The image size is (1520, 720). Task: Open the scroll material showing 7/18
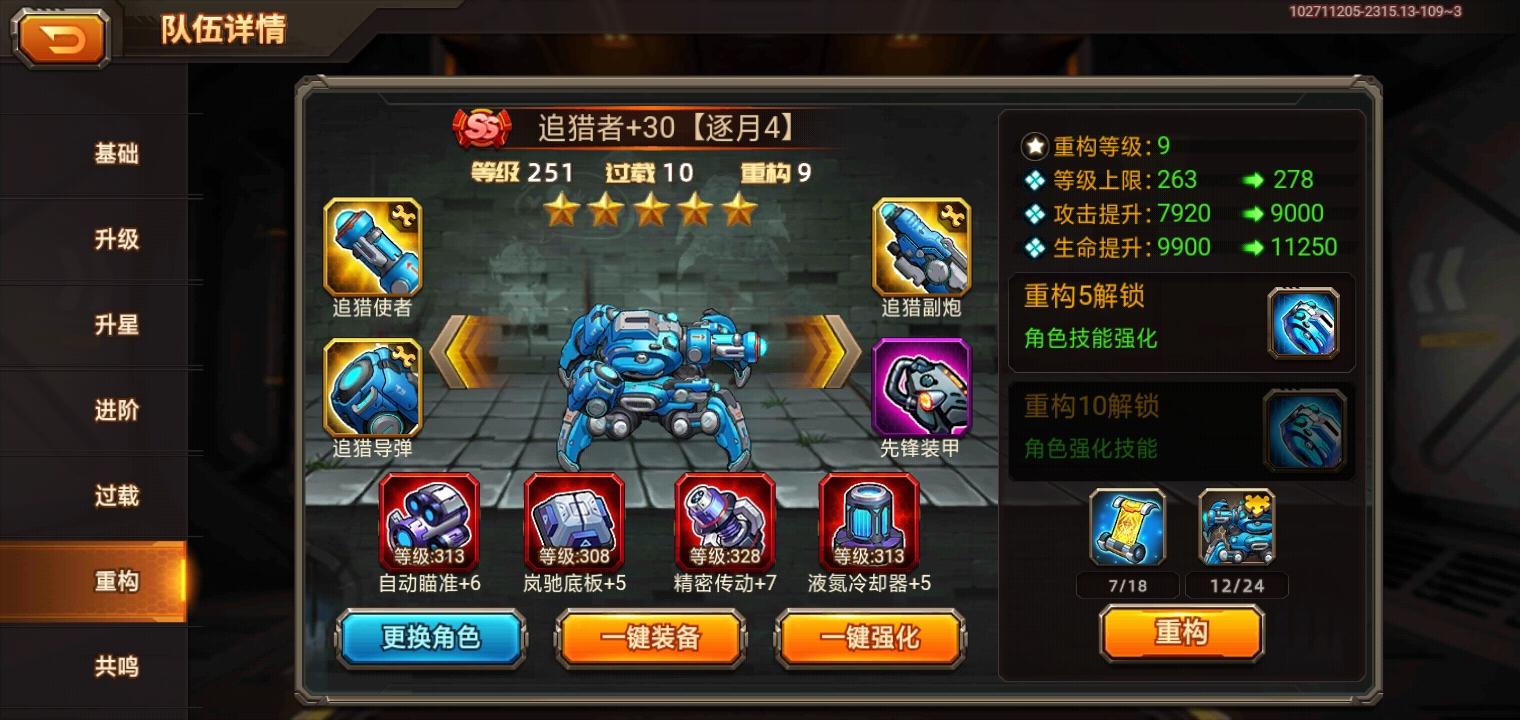[1127, 528]
